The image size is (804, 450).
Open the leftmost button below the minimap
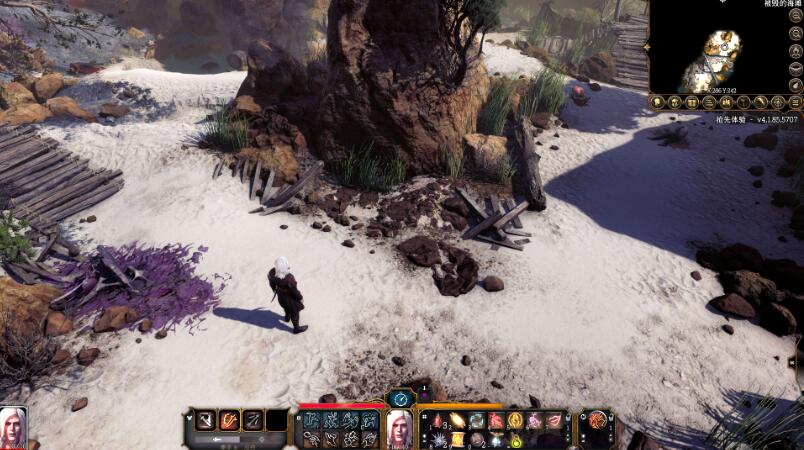(x=659, y=102)
